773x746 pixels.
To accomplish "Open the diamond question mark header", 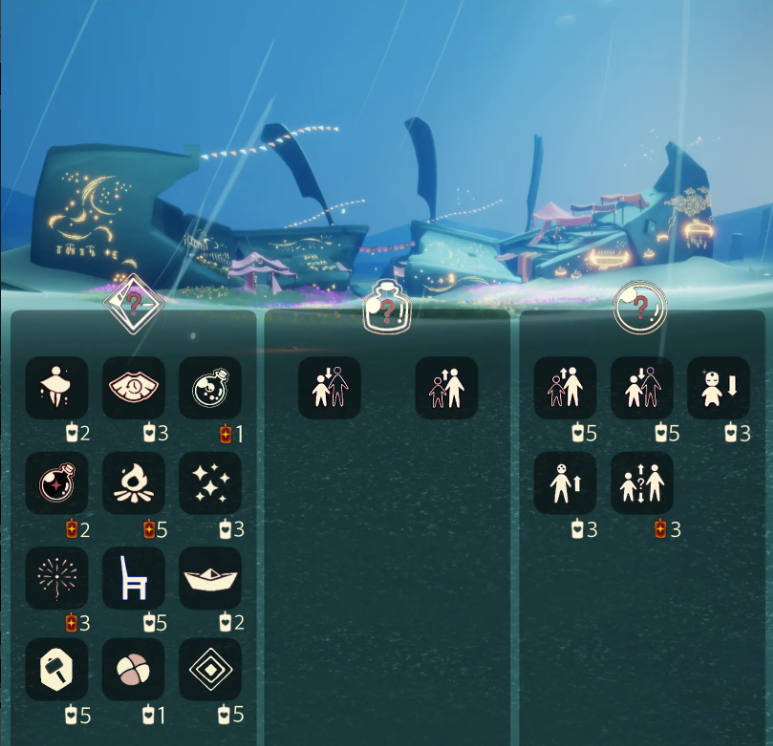I will (134, 303).
